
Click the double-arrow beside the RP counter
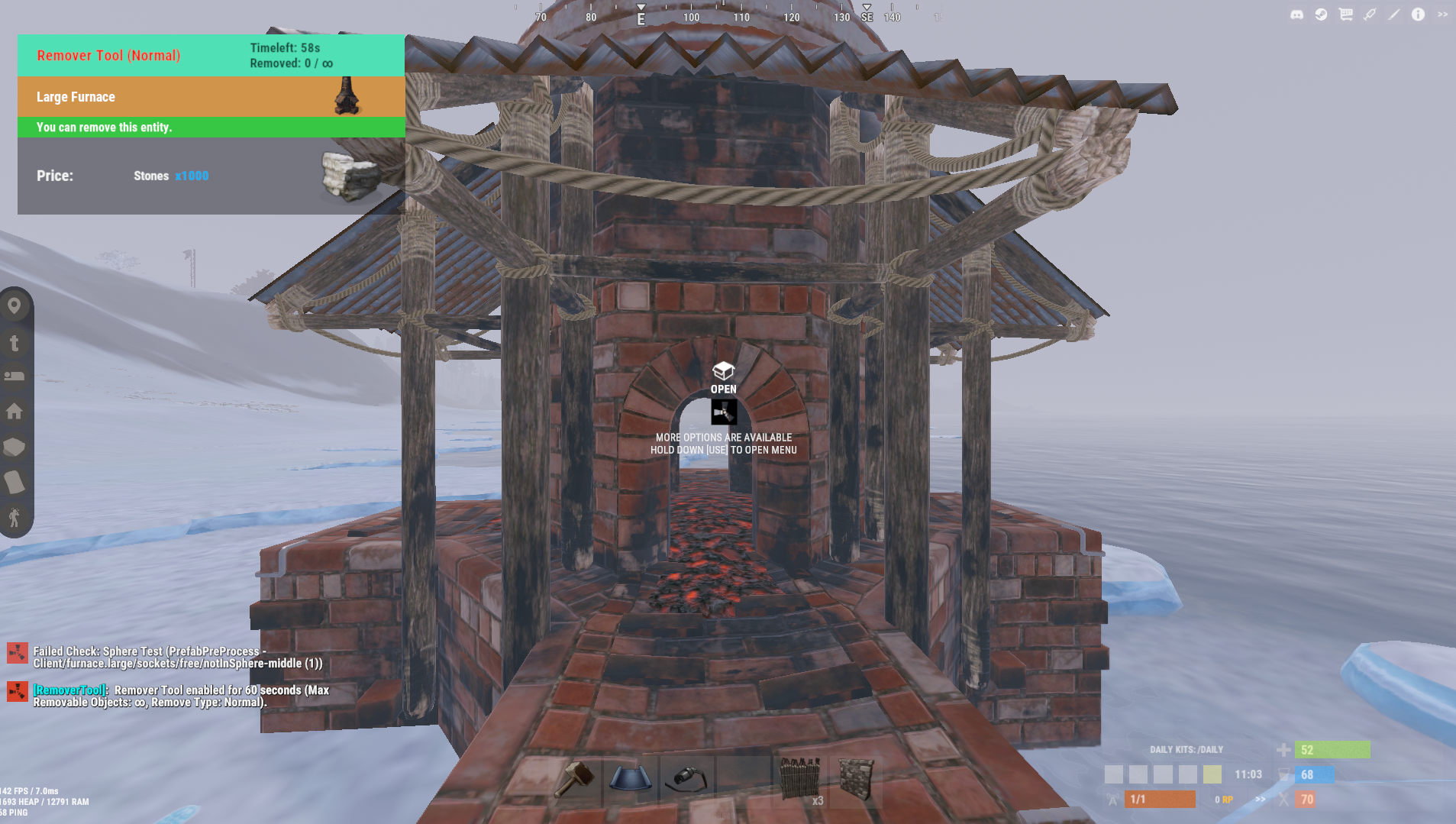tap(1261, 800)
